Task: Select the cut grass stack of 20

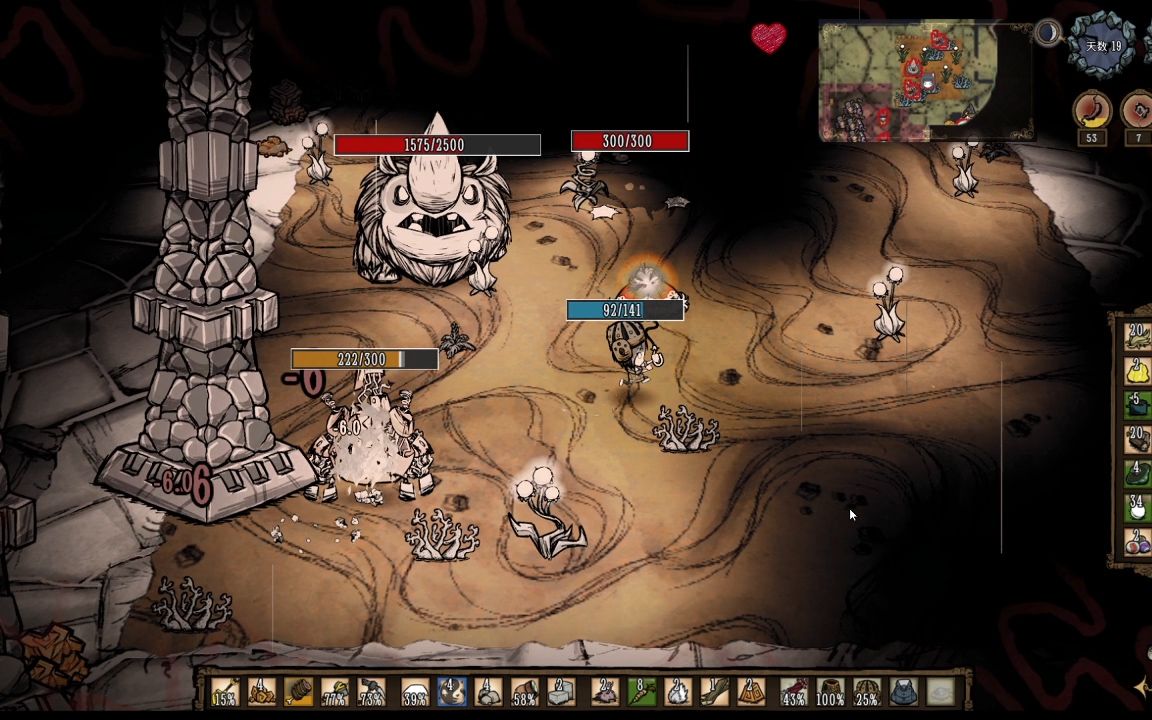Action: tap(1138, 334)
